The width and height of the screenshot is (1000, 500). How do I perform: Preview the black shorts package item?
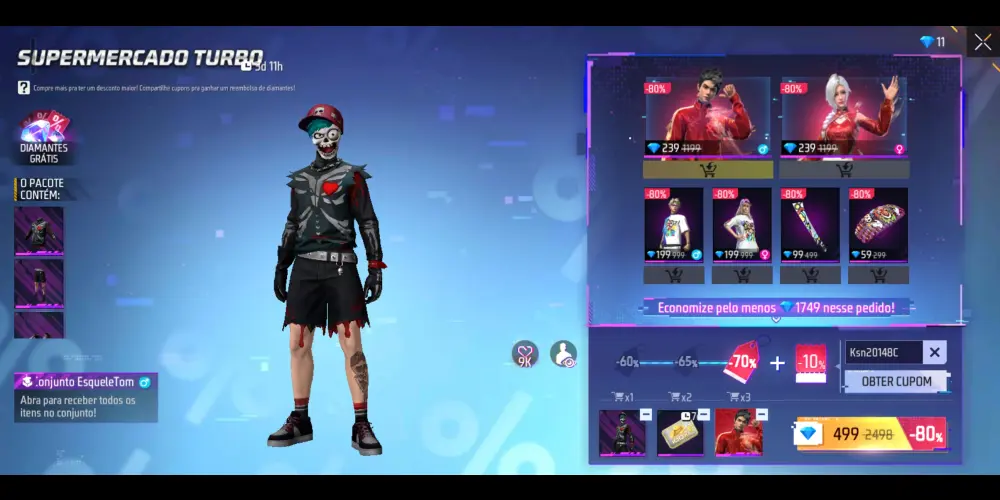[x=39, y=282]
